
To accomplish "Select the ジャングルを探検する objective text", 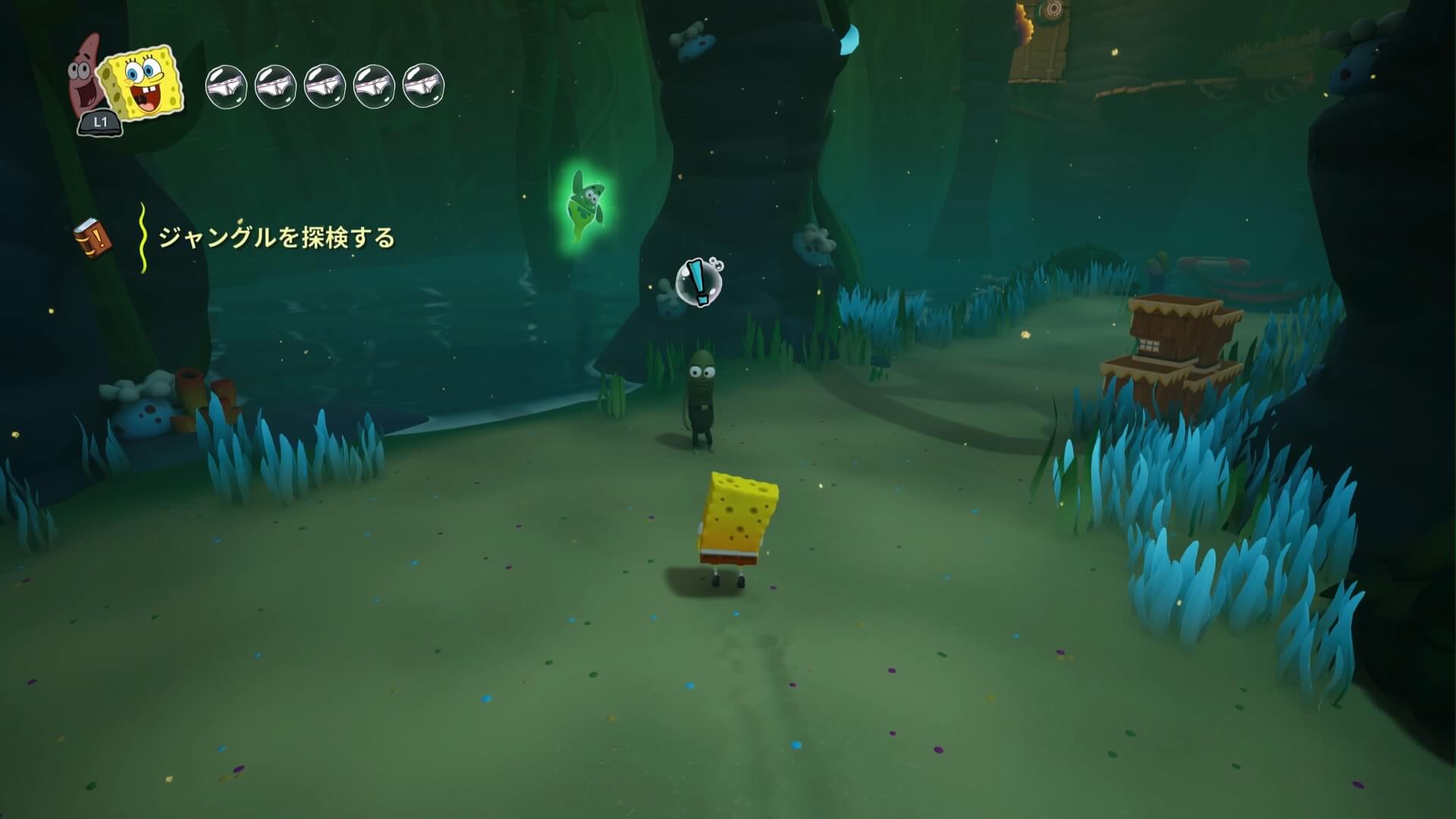I will click(x=277, y=238).
